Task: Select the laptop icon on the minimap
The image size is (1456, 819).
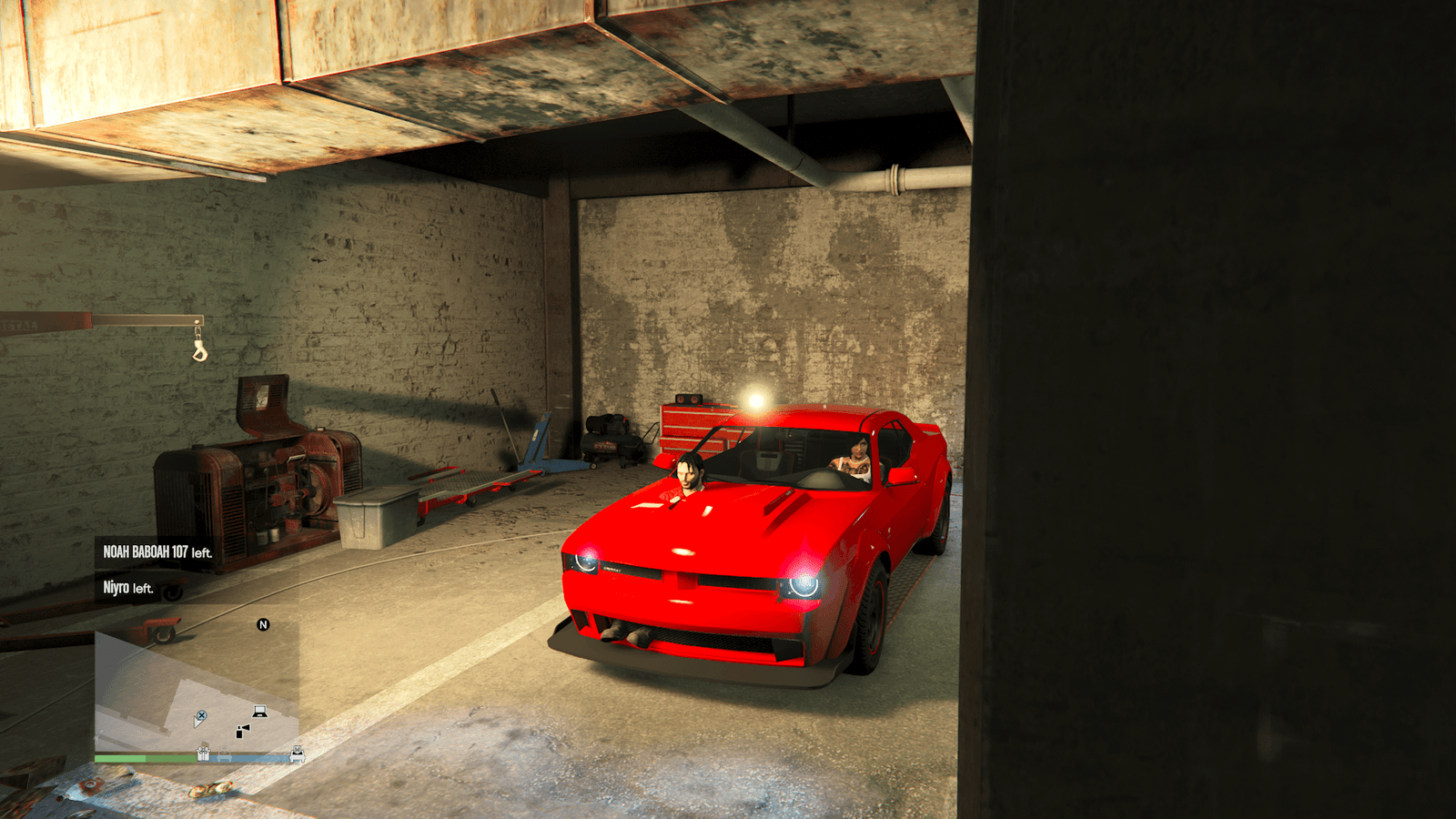Action: coord(259,712)
